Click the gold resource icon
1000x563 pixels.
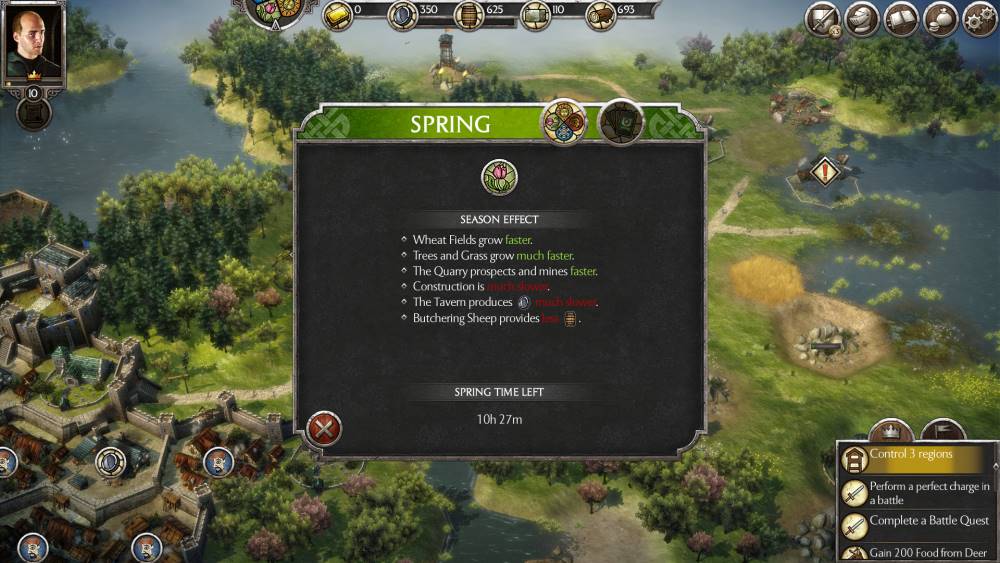pos(338,13)
